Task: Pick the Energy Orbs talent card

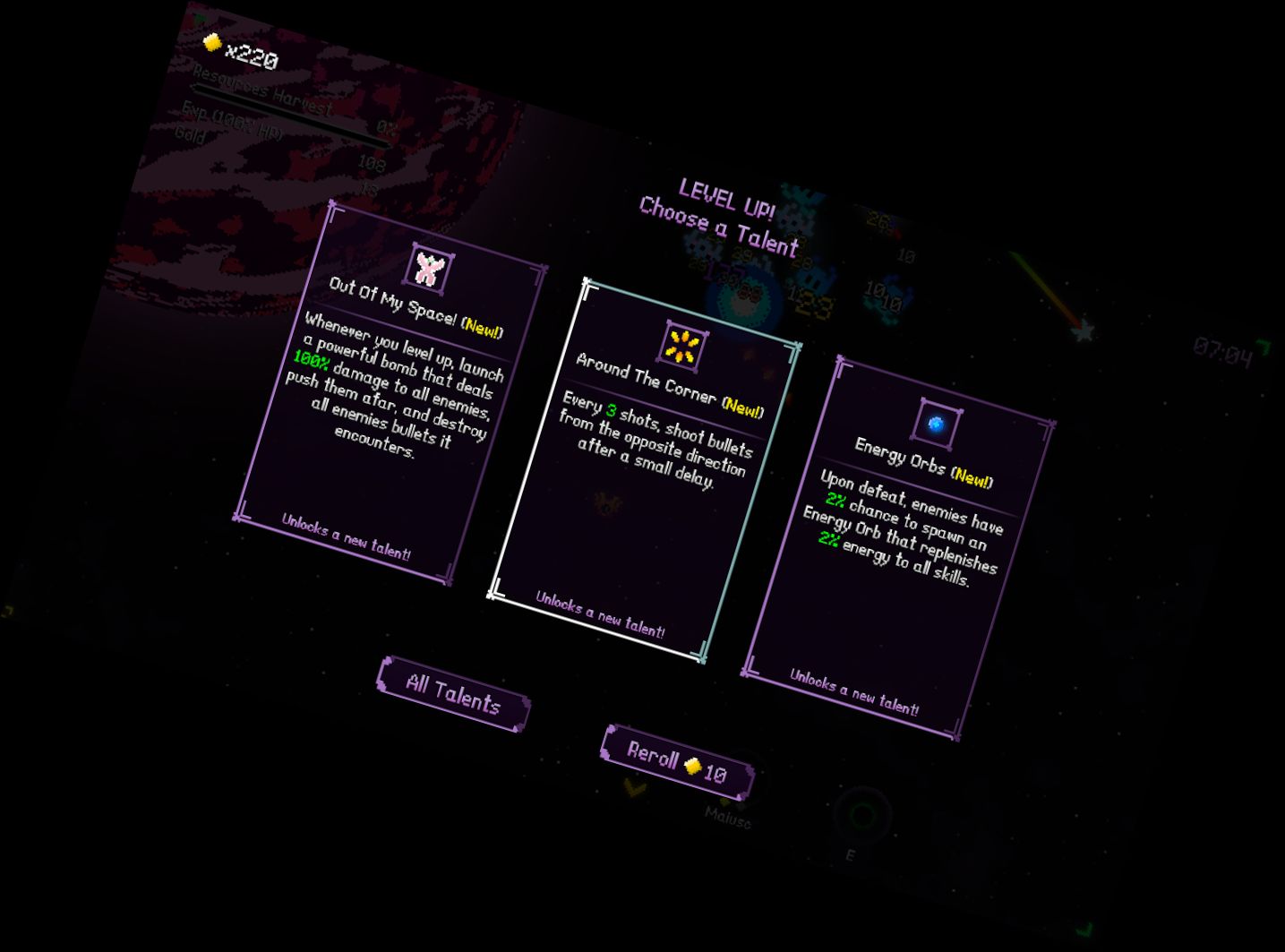Action: click(900, 547)
